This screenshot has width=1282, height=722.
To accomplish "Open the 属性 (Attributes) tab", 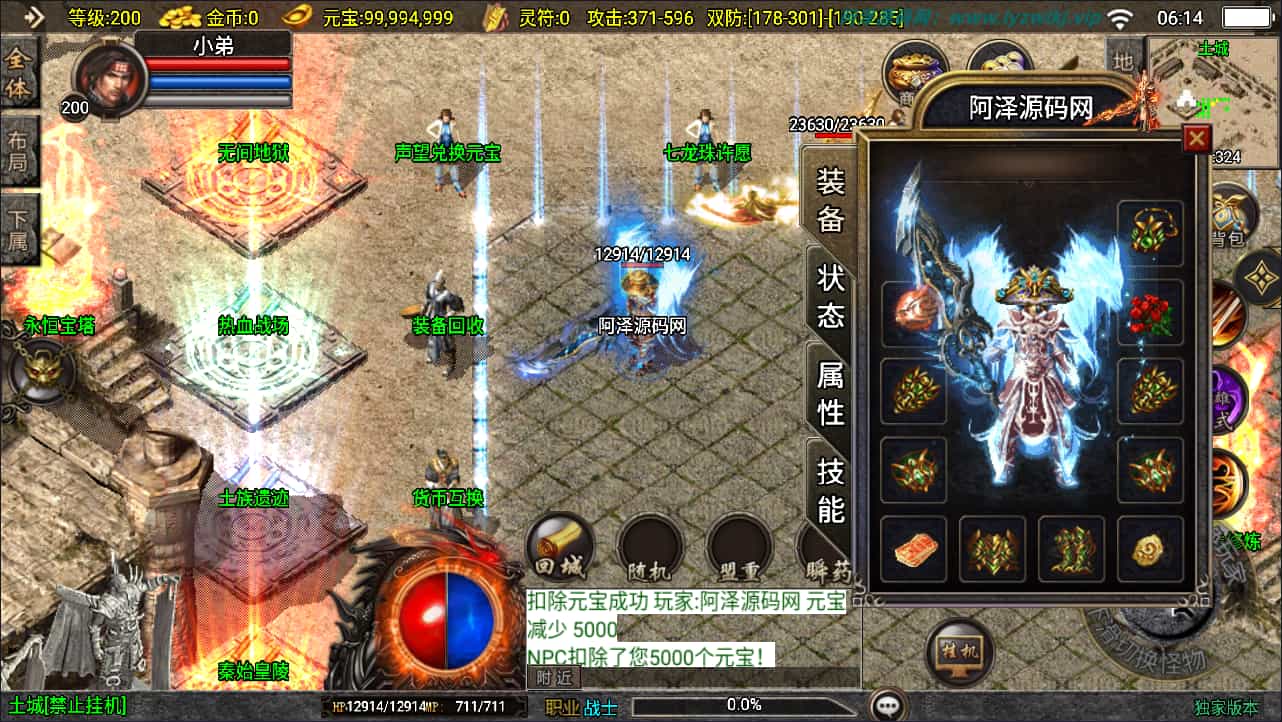I will tap(831, 393).
